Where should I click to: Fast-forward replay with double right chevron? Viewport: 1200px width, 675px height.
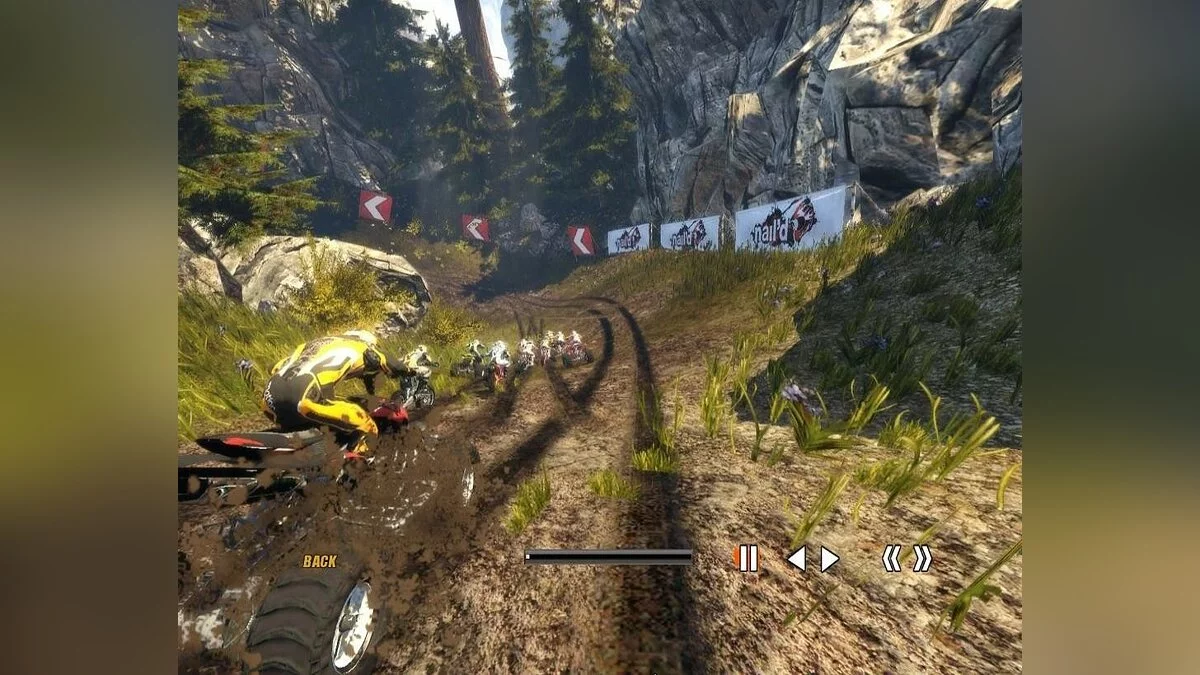tap(922, 558)
